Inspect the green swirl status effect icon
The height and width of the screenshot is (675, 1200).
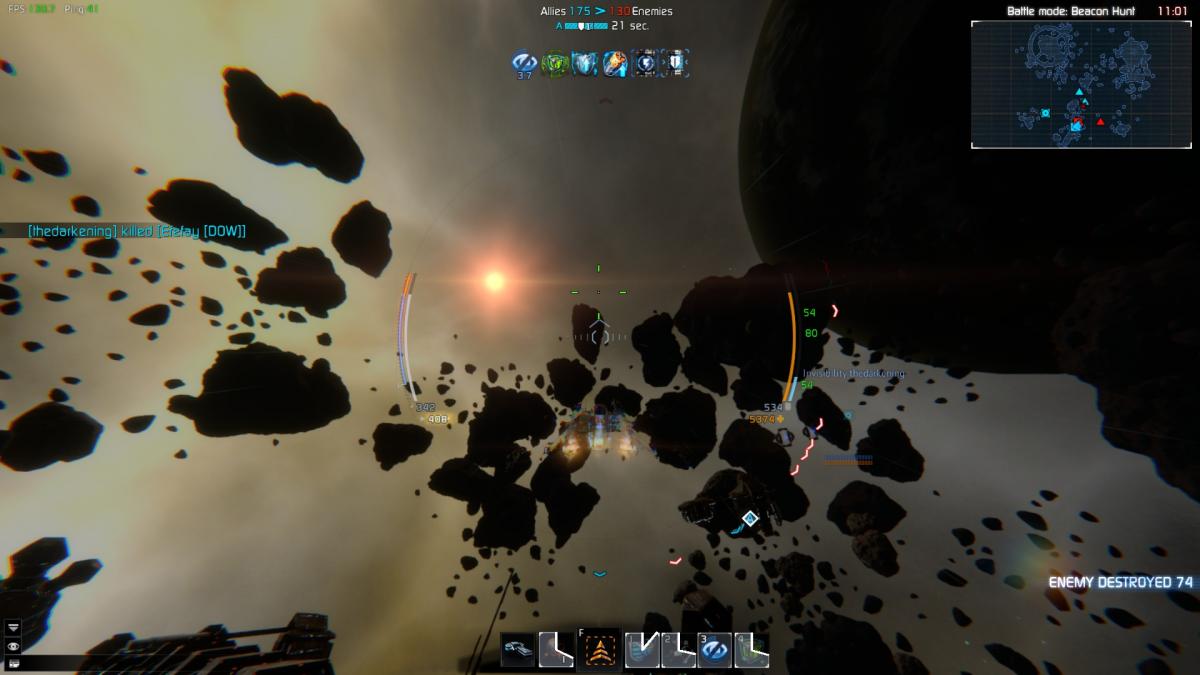tap(554, 63)
